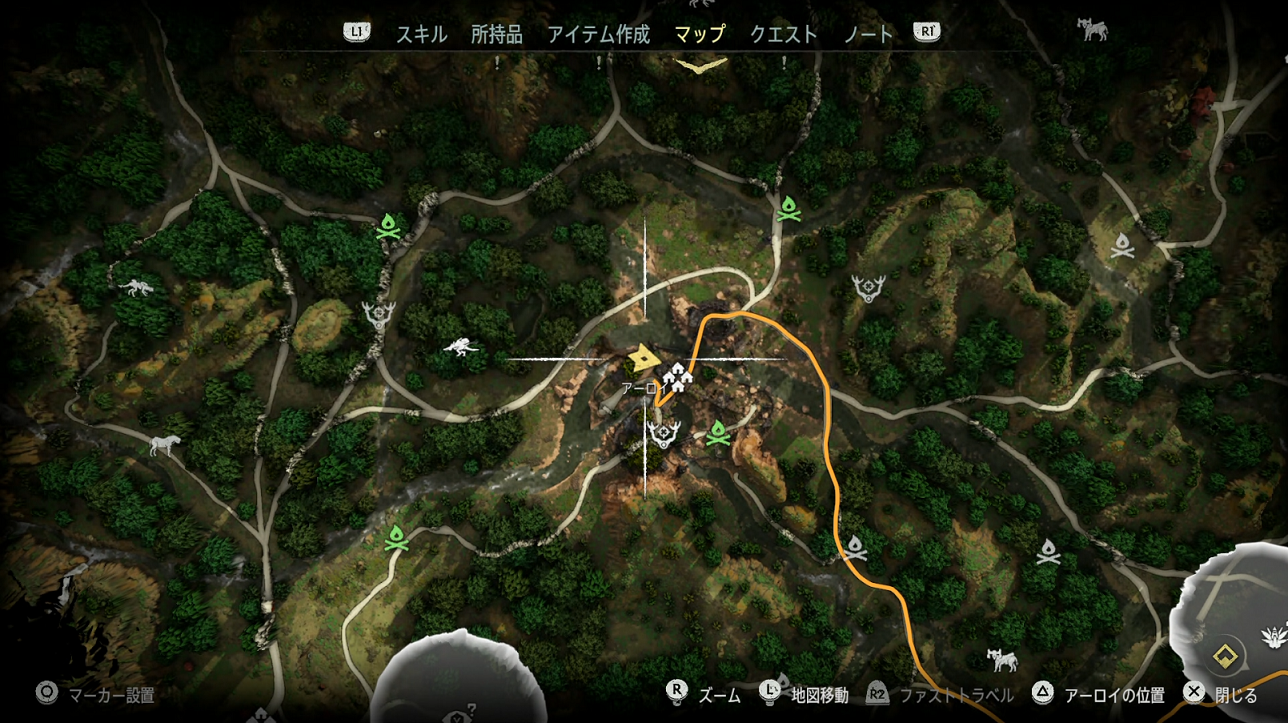Select the マップ tab

click(x=699, y=34)
